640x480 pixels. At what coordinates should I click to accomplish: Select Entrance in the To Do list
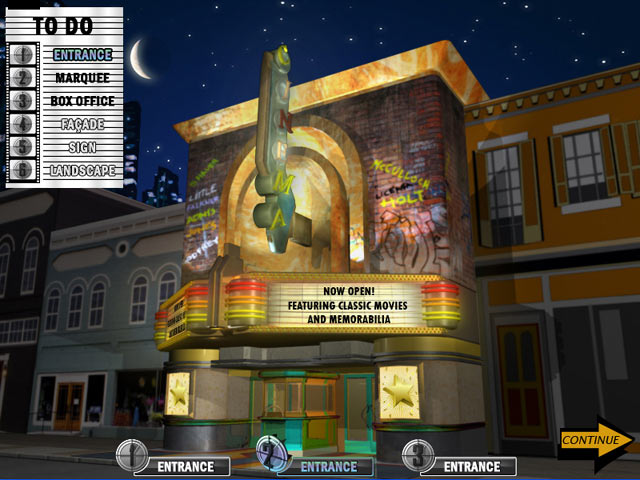tap(82, 55)
